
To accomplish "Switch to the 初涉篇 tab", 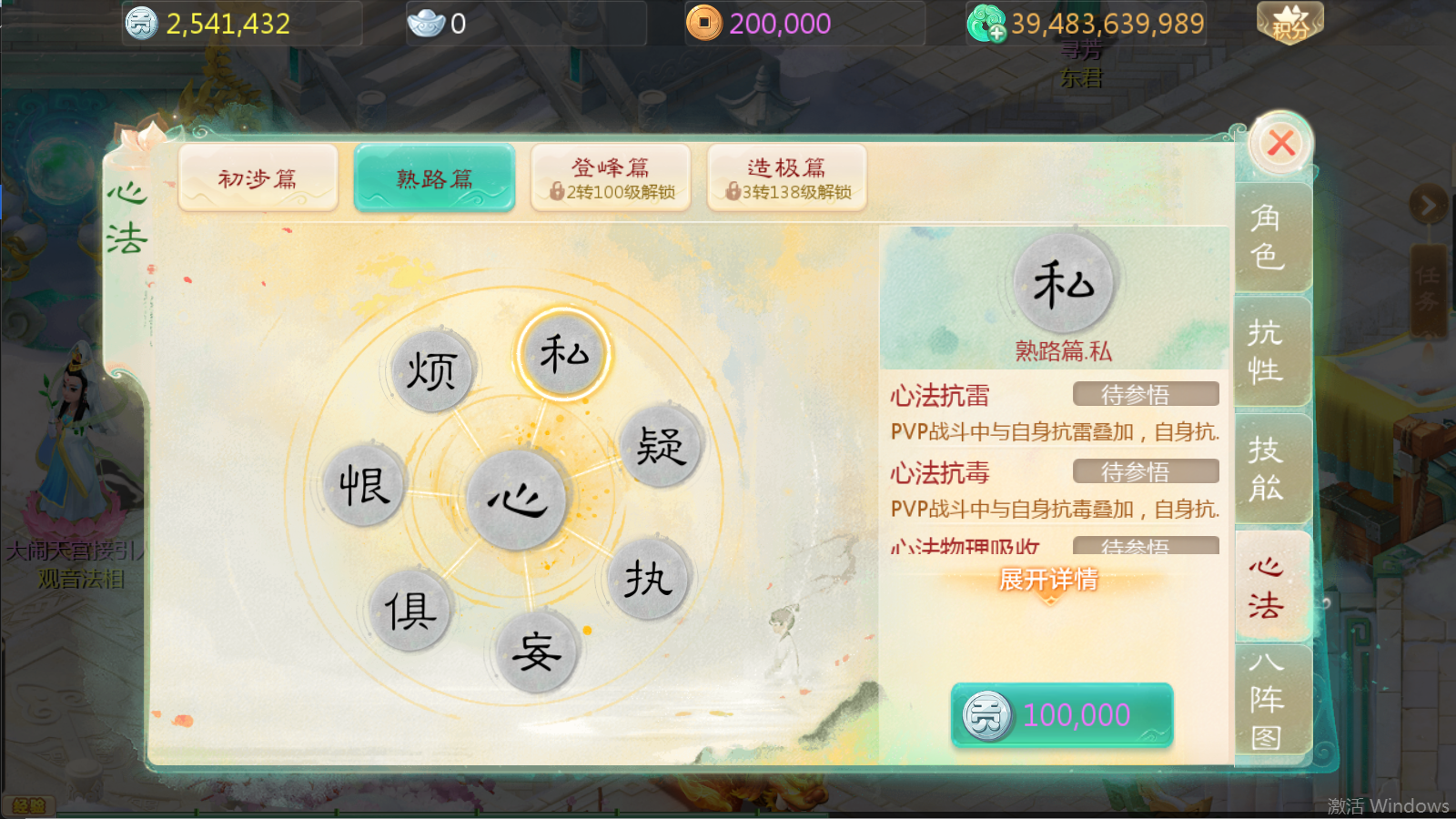I will (x=258, y=177).
